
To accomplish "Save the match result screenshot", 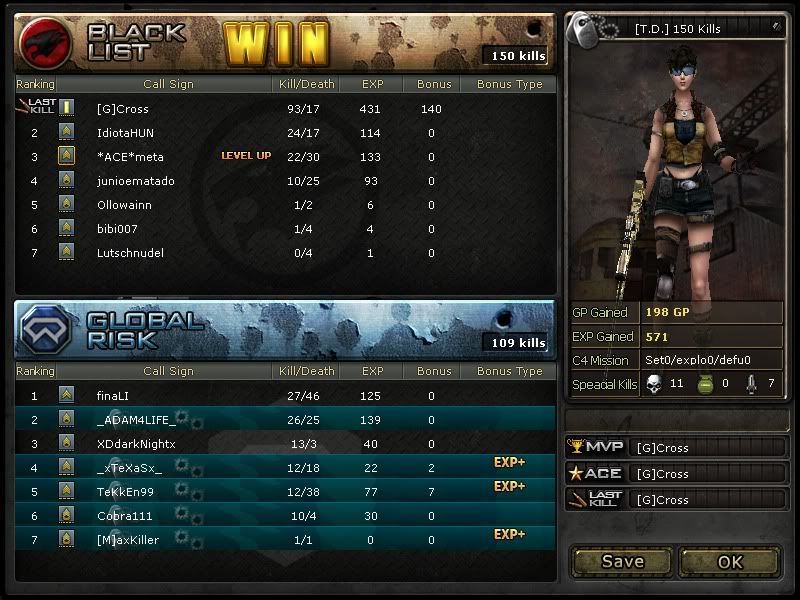I will tap(622, 561).
